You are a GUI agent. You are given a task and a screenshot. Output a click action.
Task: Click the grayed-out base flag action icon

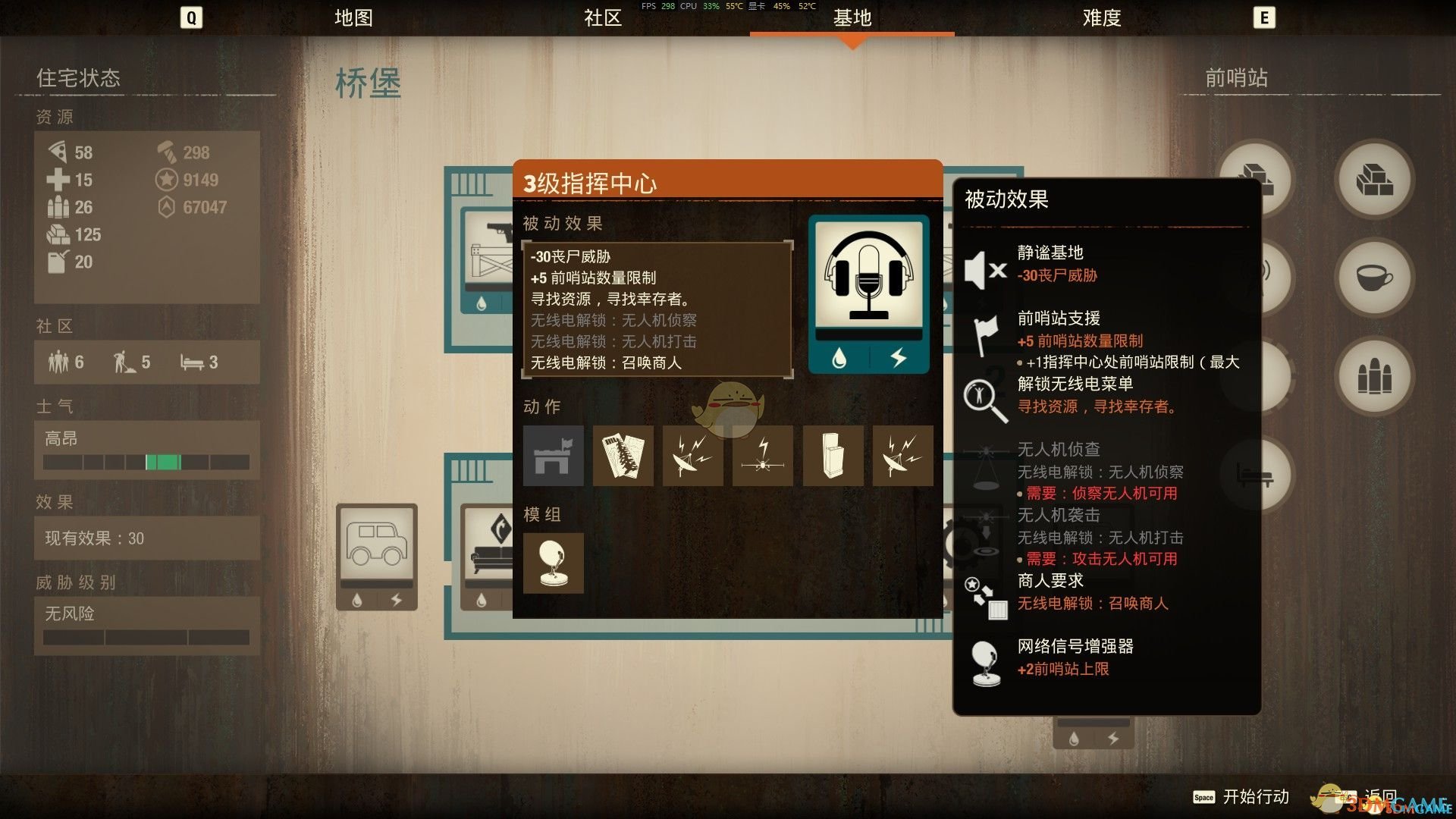553,456
